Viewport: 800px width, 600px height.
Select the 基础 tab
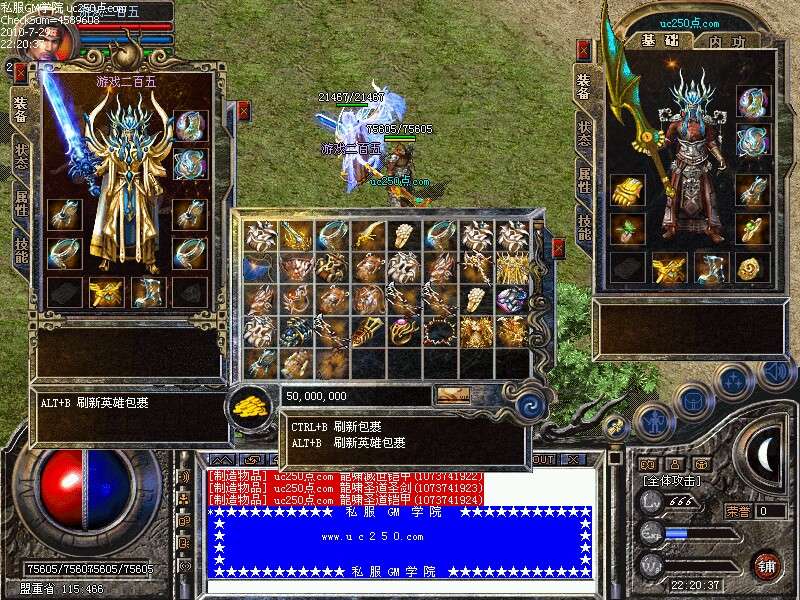click(661, 41)
